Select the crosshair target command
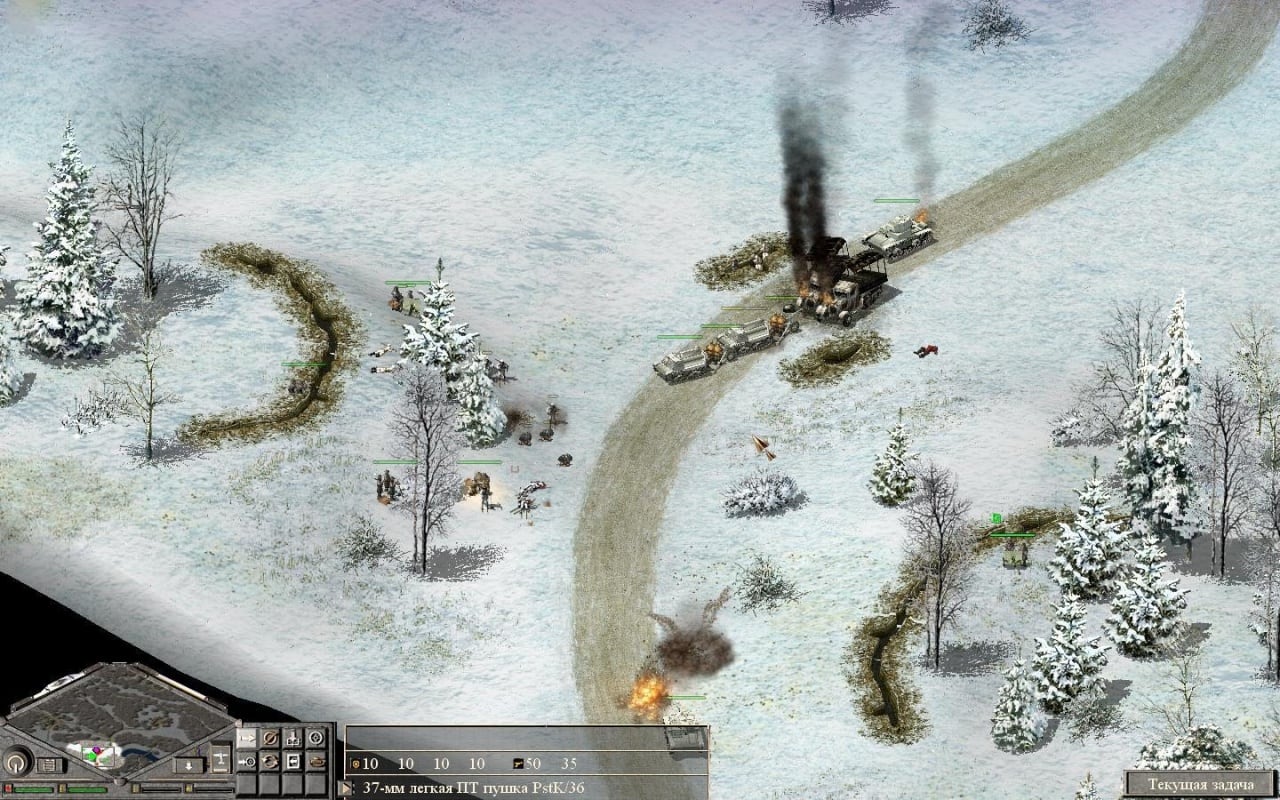Screen dimensions: 1280x800 316,739
